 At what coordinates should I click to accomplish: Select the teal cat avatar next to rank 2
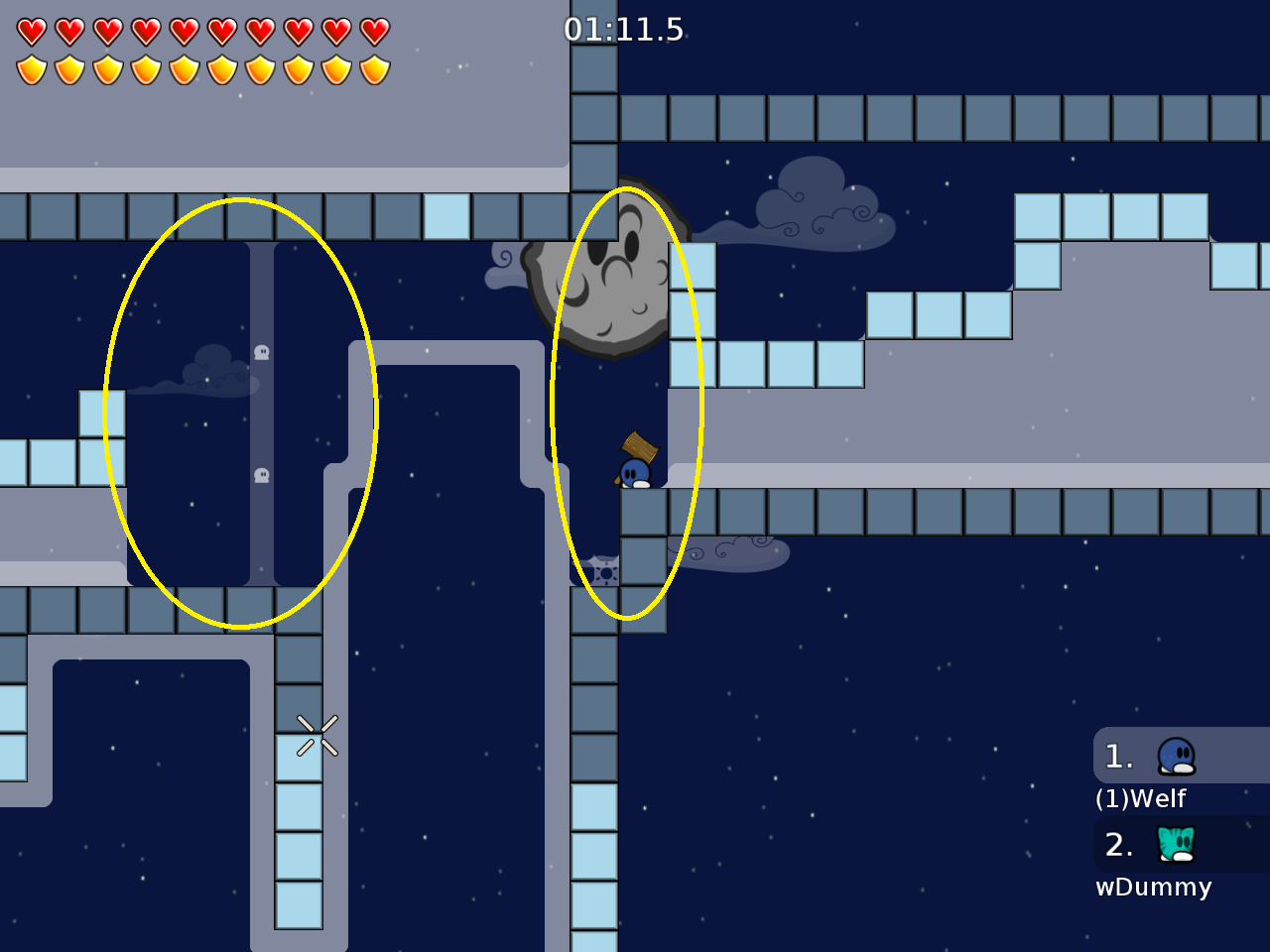(1174, 845)
